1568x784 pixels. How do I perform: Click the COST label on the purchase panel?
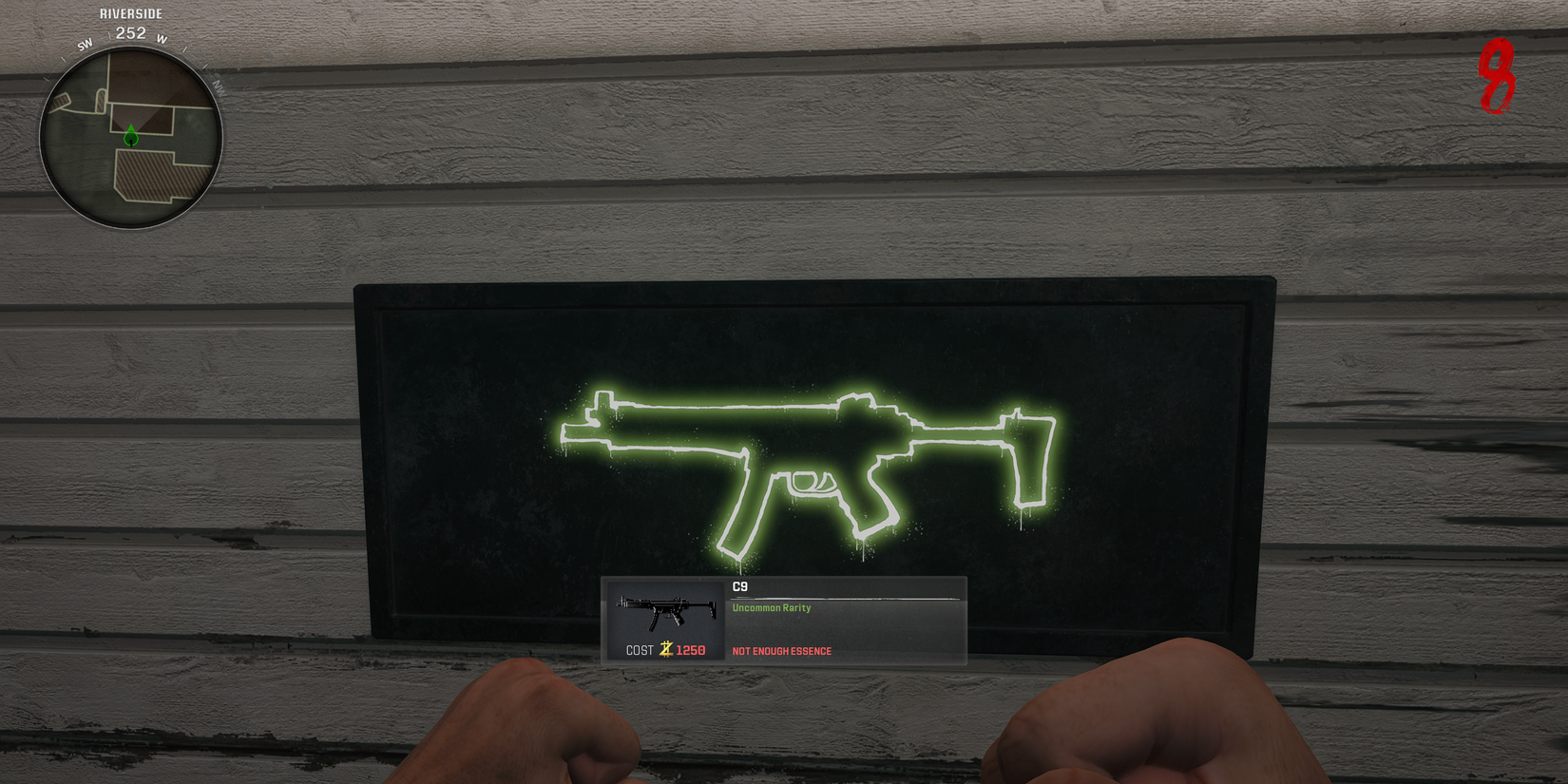coord(640,651)
